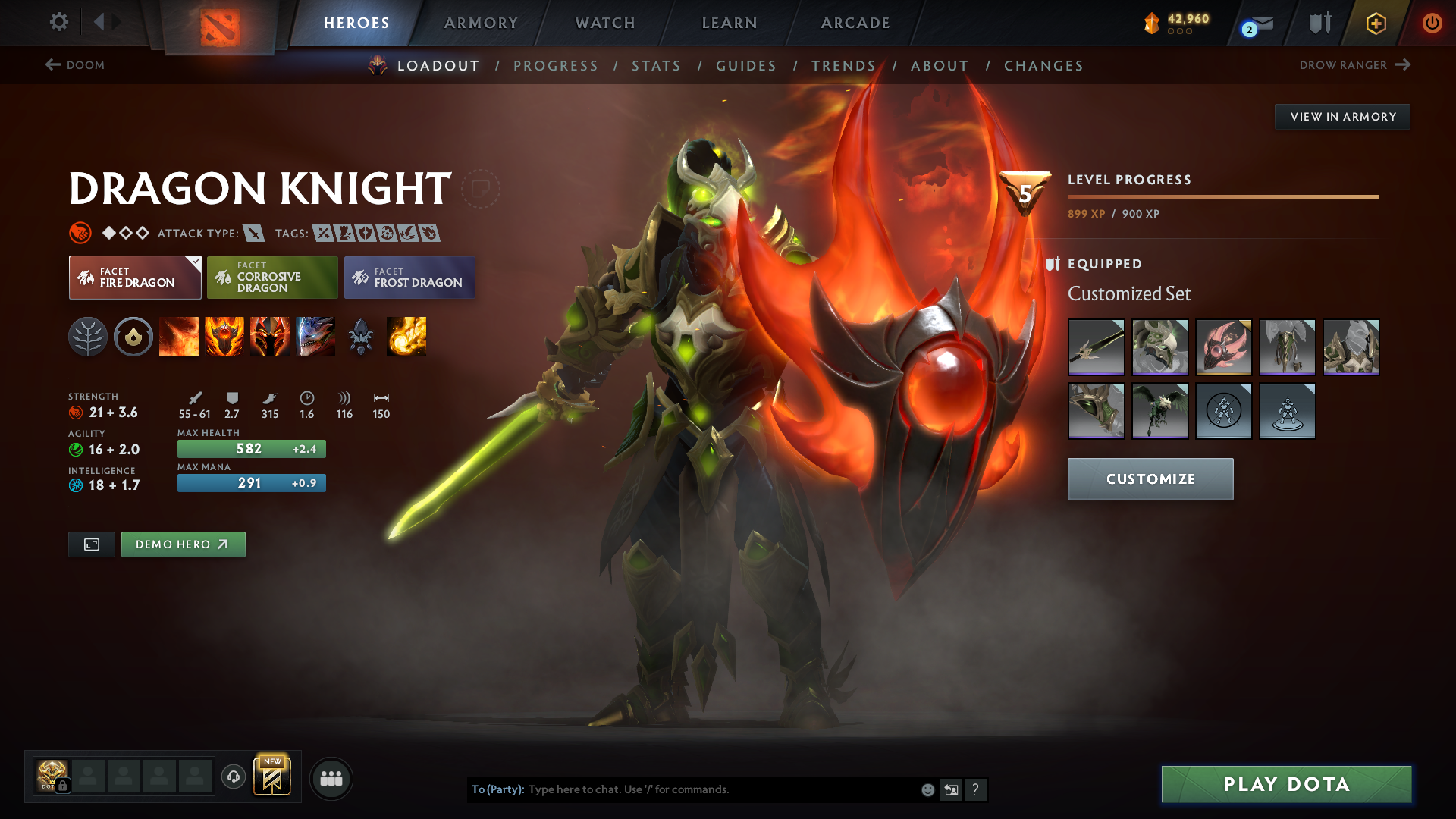Open the Watch tab
Screen dimensions: 1456x819
pyautogui.click(x=605, y=23)
